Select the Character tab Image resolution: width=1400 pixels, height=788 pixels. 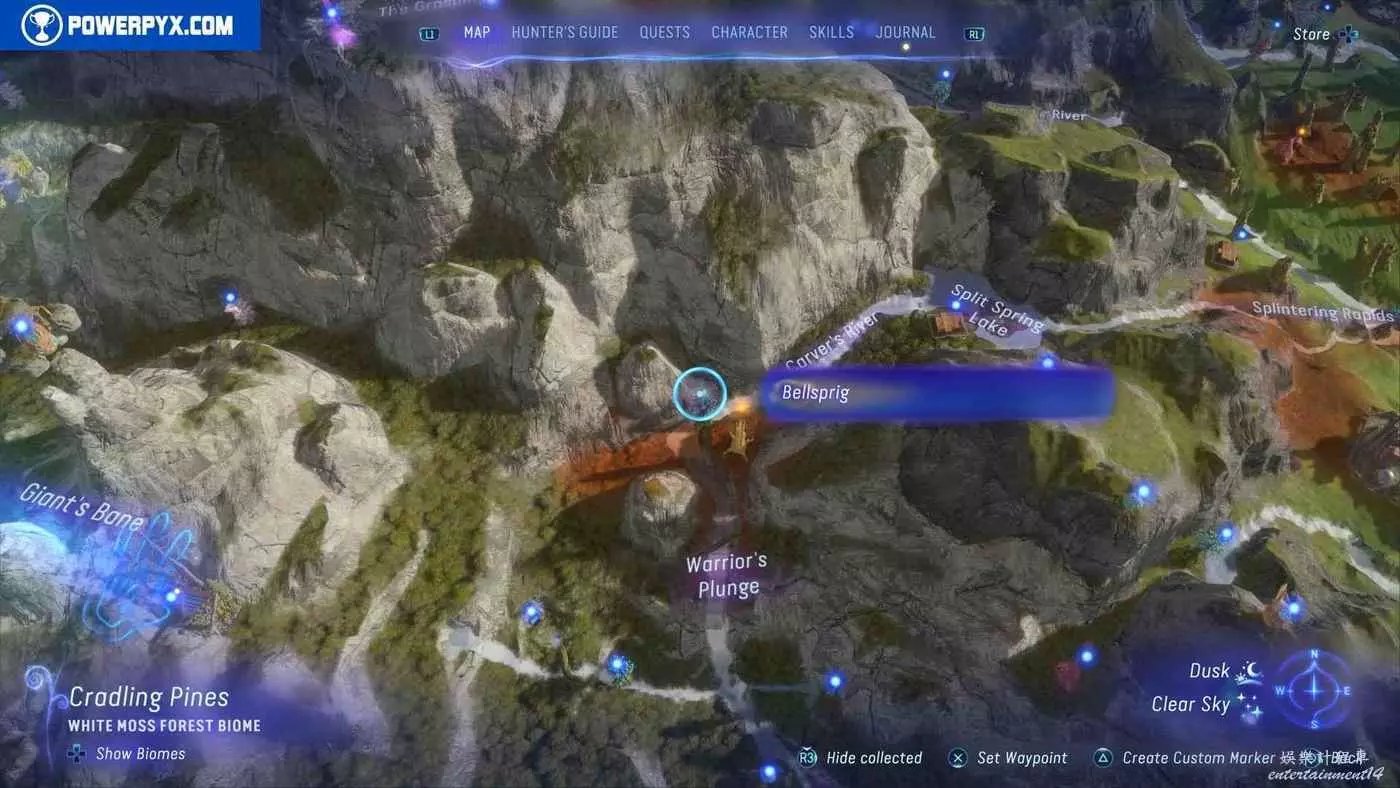[x=749, y=32]
